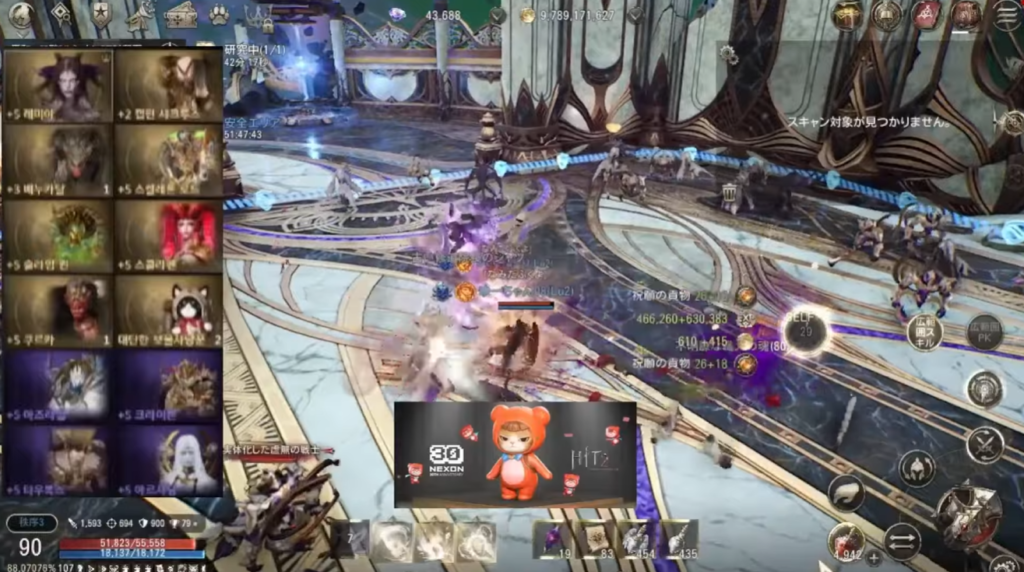Open the locked crown icon
1024x572 pixels.
tap(262, 17)
